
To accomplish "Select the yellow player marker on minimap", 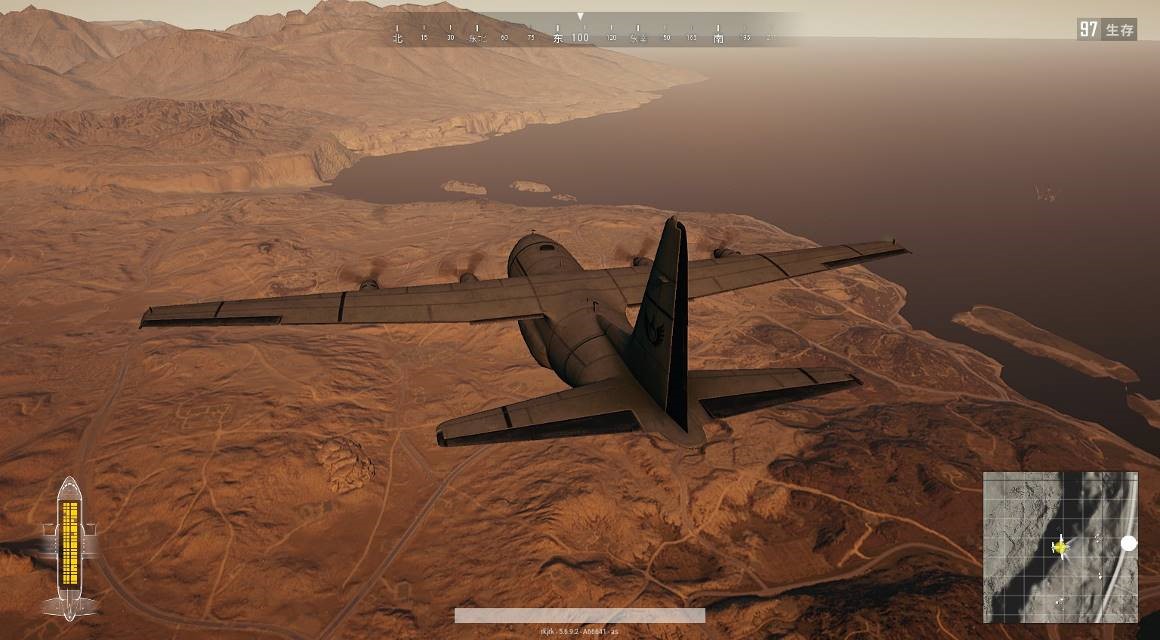I will click(x=1060, y=547).
